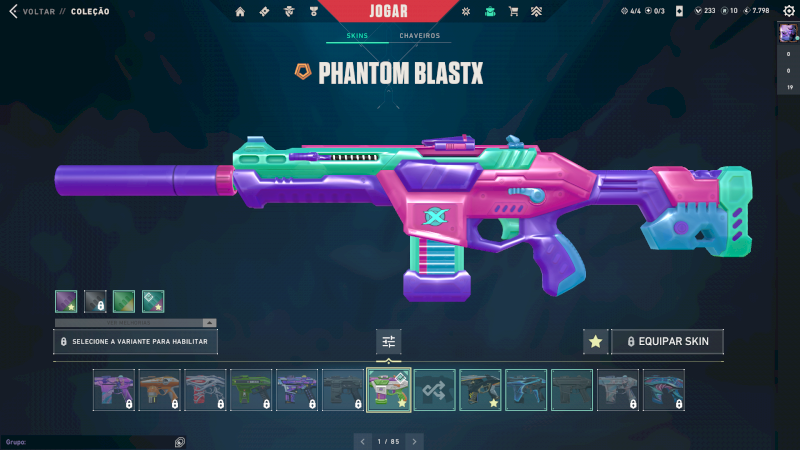Viewport: 800px width, 450px height.
Task: Toggle the favorite star button
Action: pyautogui.click(x=595, y=342)
